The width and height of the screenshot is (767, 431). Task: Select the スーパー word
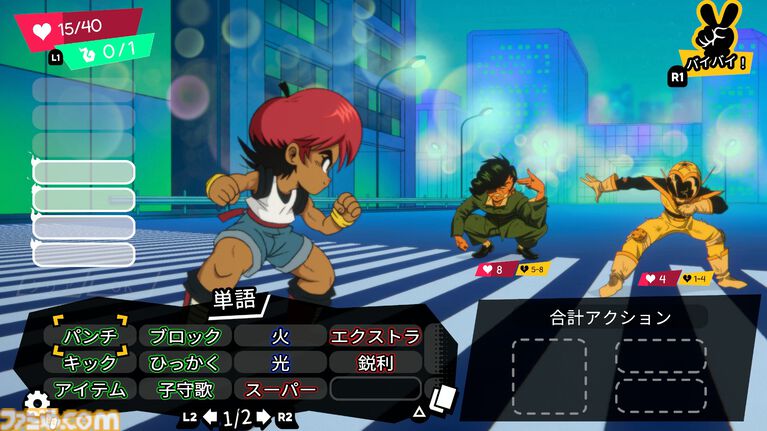[x=281, y=389]
